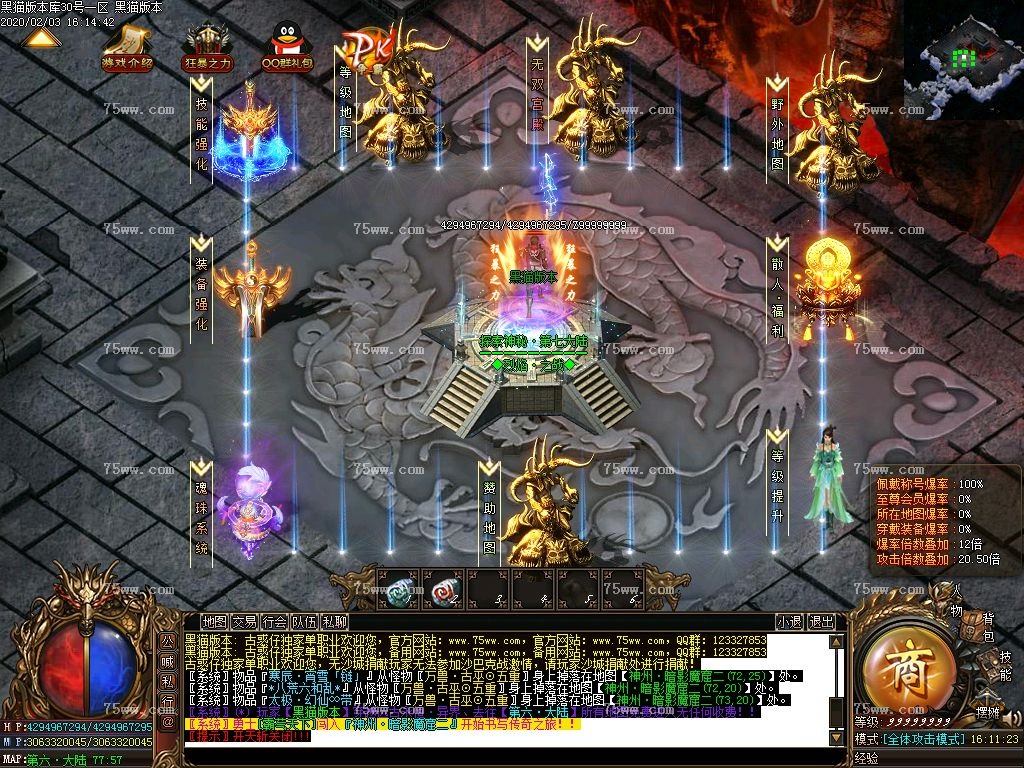The width and height of the screenshot is (1024, 768).
Task: Open the QQ群礼包 penguin gift pack
Action: (286, 47)
